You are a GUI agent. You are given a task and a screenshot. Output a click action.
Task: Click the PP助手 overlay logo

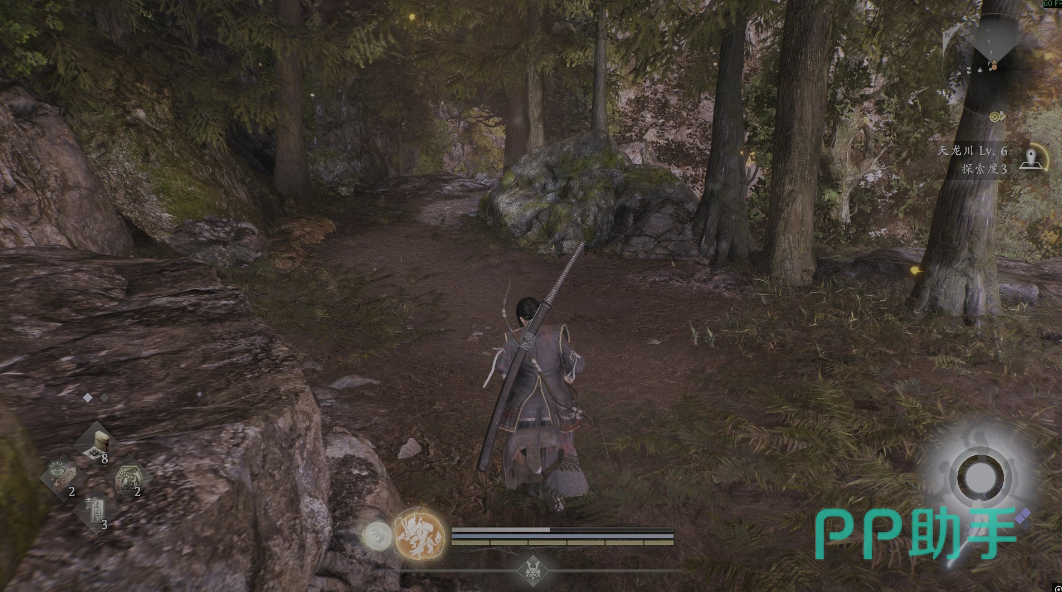point(915,533)
